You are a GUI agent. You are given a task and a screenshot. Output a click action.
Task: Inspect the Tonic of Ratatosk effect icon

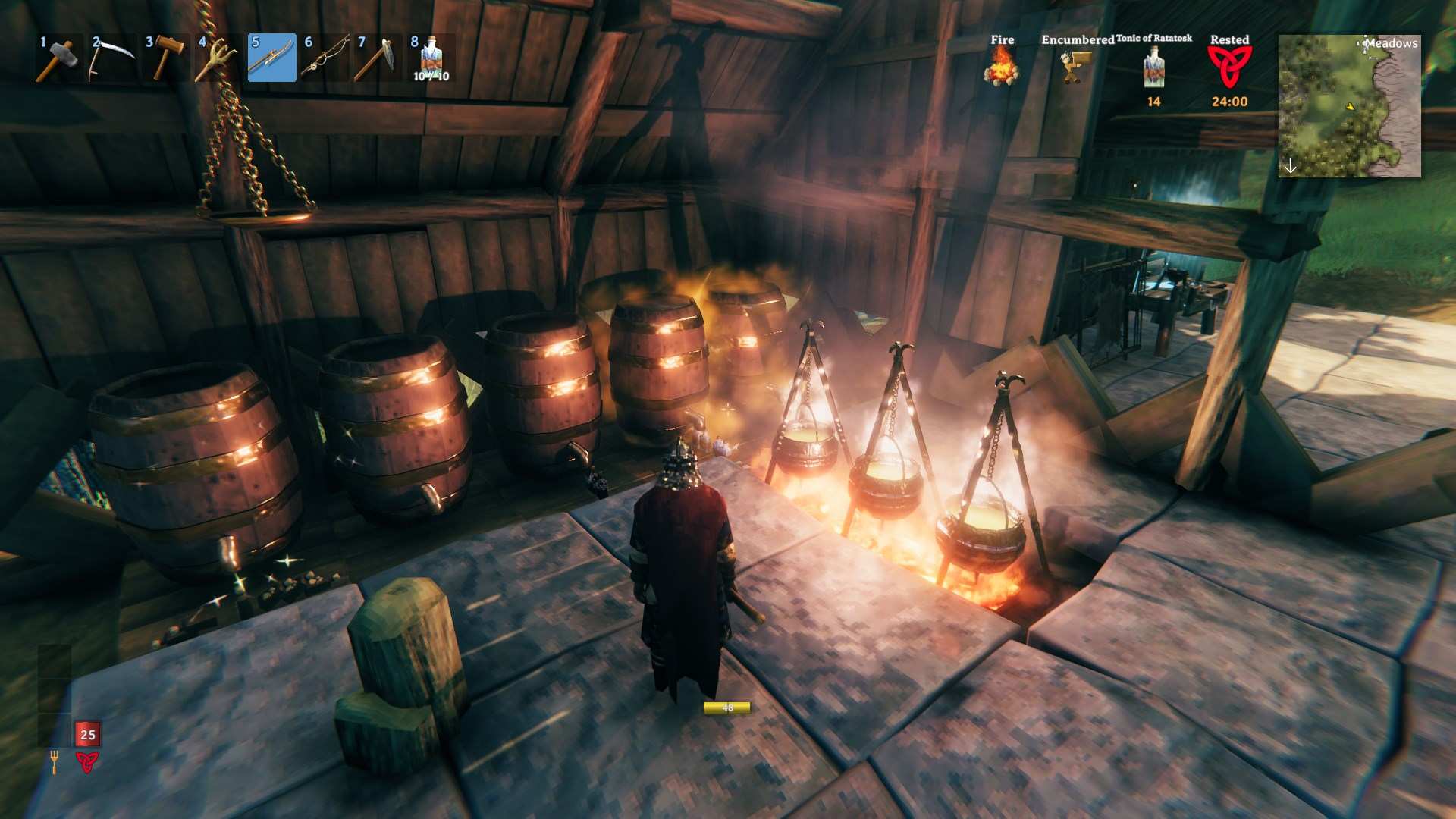1153,67
